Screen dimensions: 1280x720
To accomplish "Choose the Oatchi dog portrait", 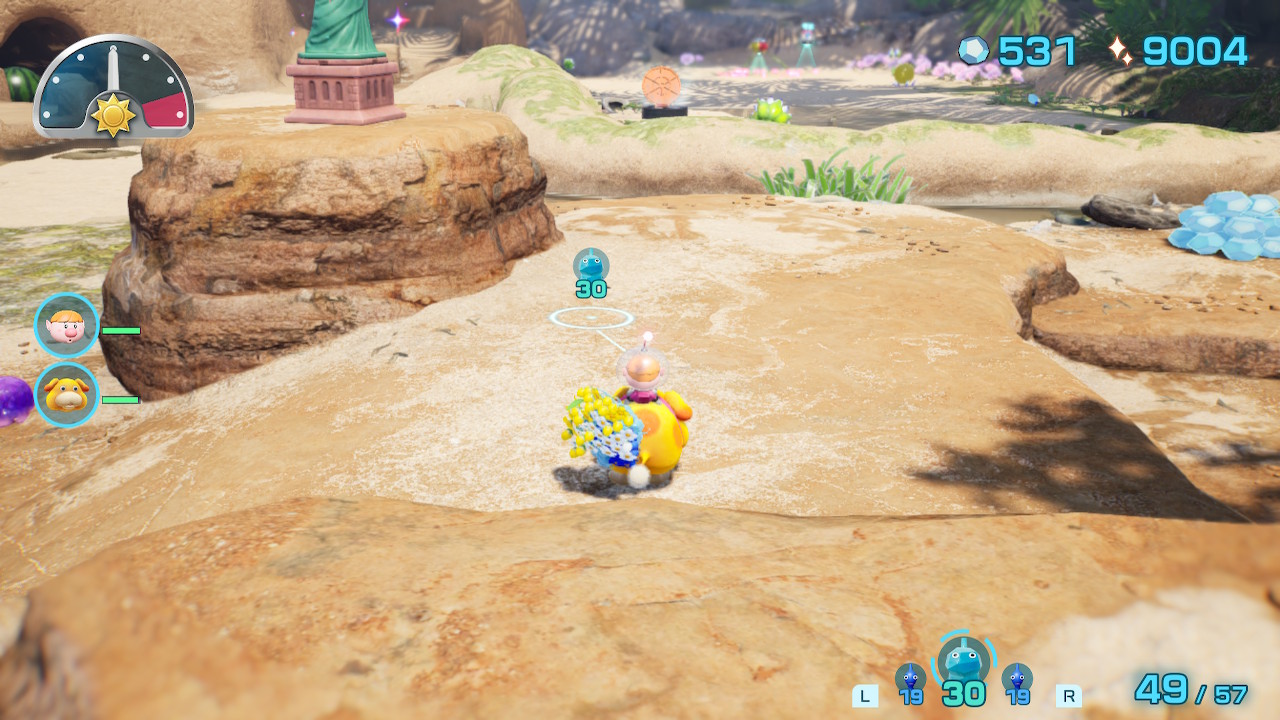I will [x=67, y=394].
